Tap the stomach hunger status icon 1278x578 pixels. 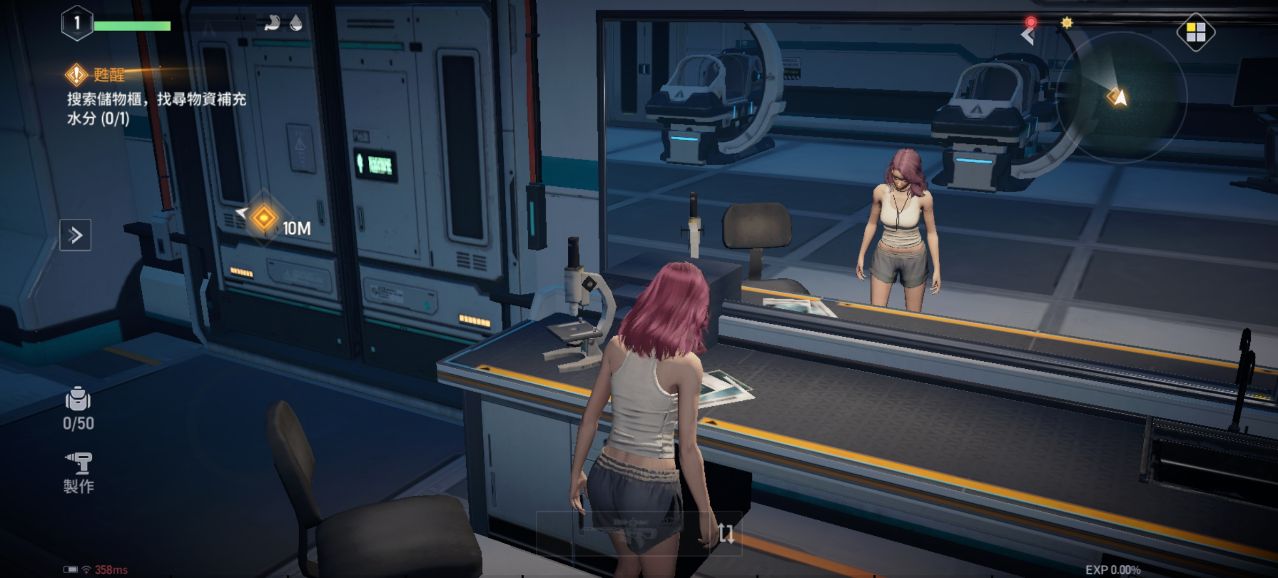coord(272,24)
